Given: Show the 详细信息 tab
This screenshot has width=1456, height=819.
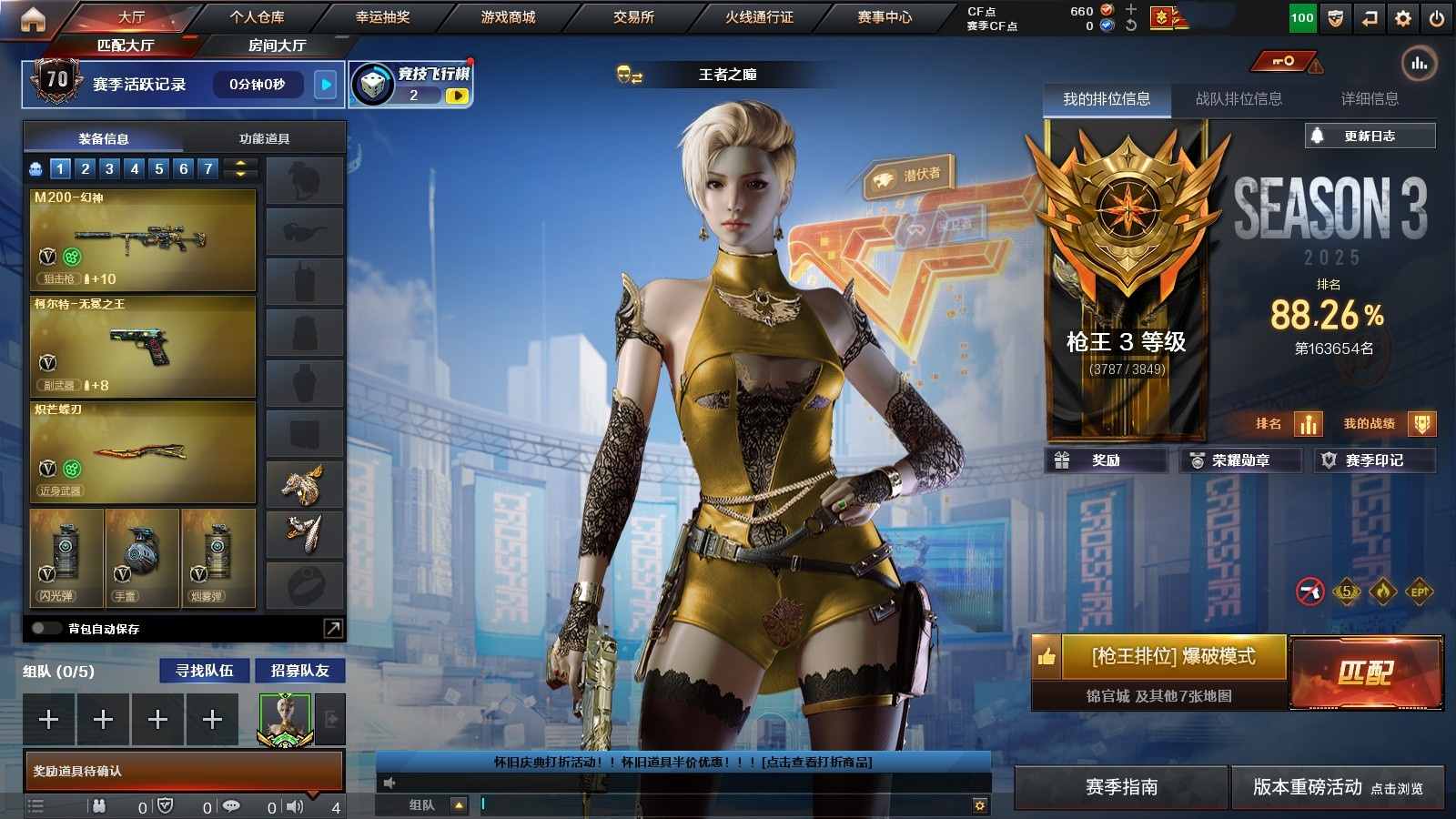Looking at the screenshot, I should tap(1370, 98).
